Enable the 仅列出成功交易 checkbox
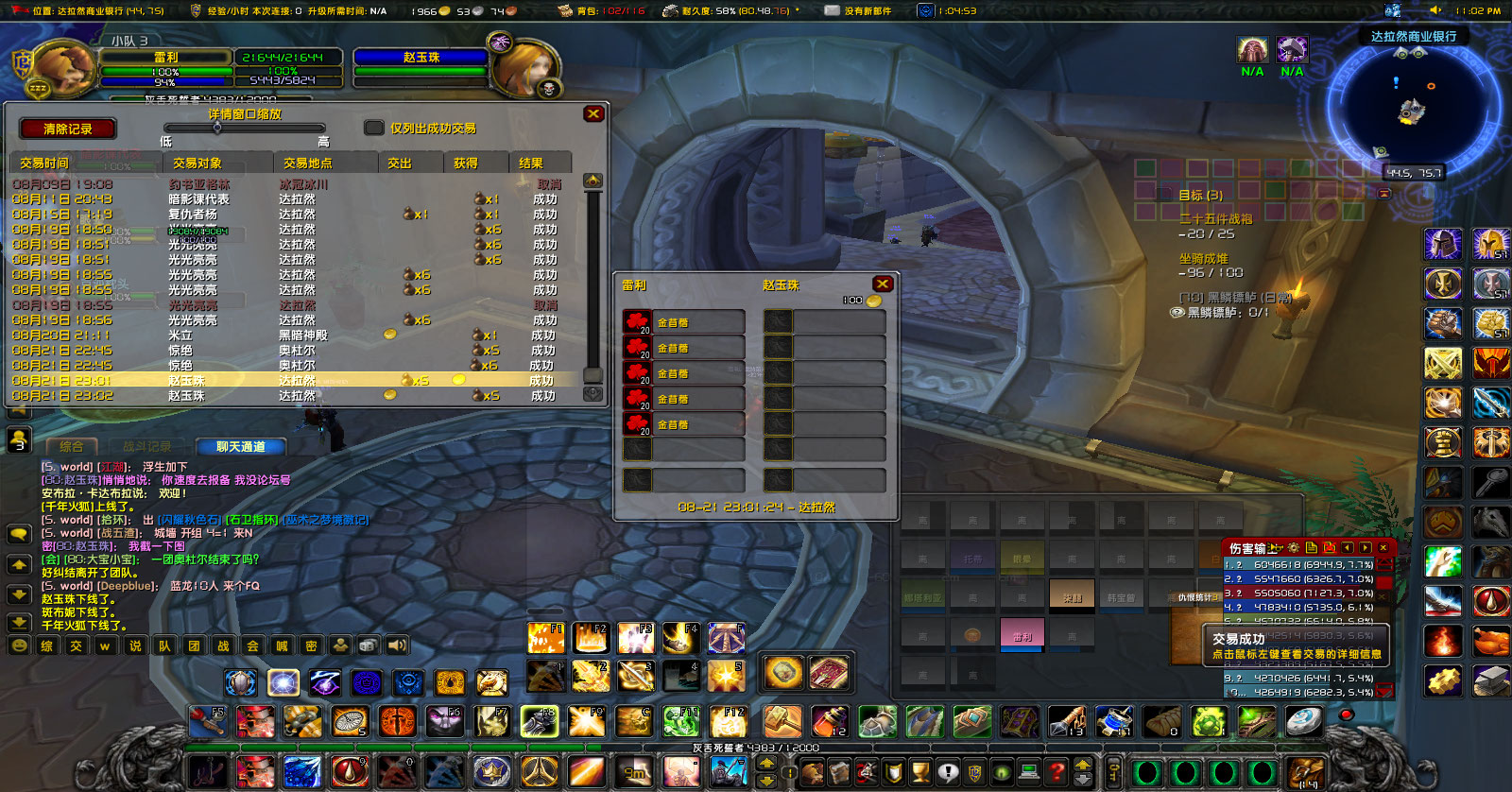 point(374,129)
